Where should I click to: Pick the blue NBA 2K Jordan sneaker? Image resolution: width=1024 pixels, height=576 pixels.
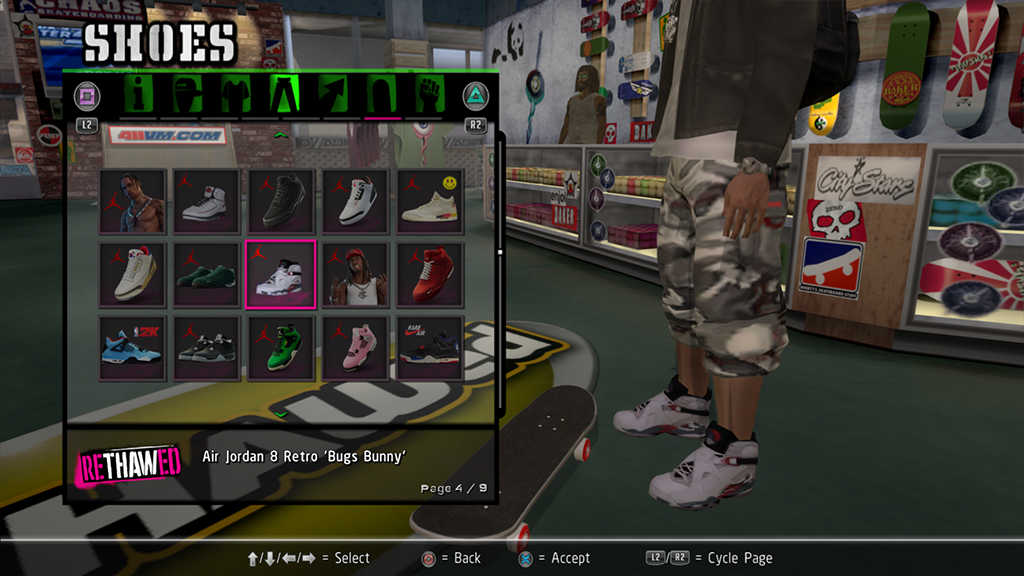pos(133,347)
